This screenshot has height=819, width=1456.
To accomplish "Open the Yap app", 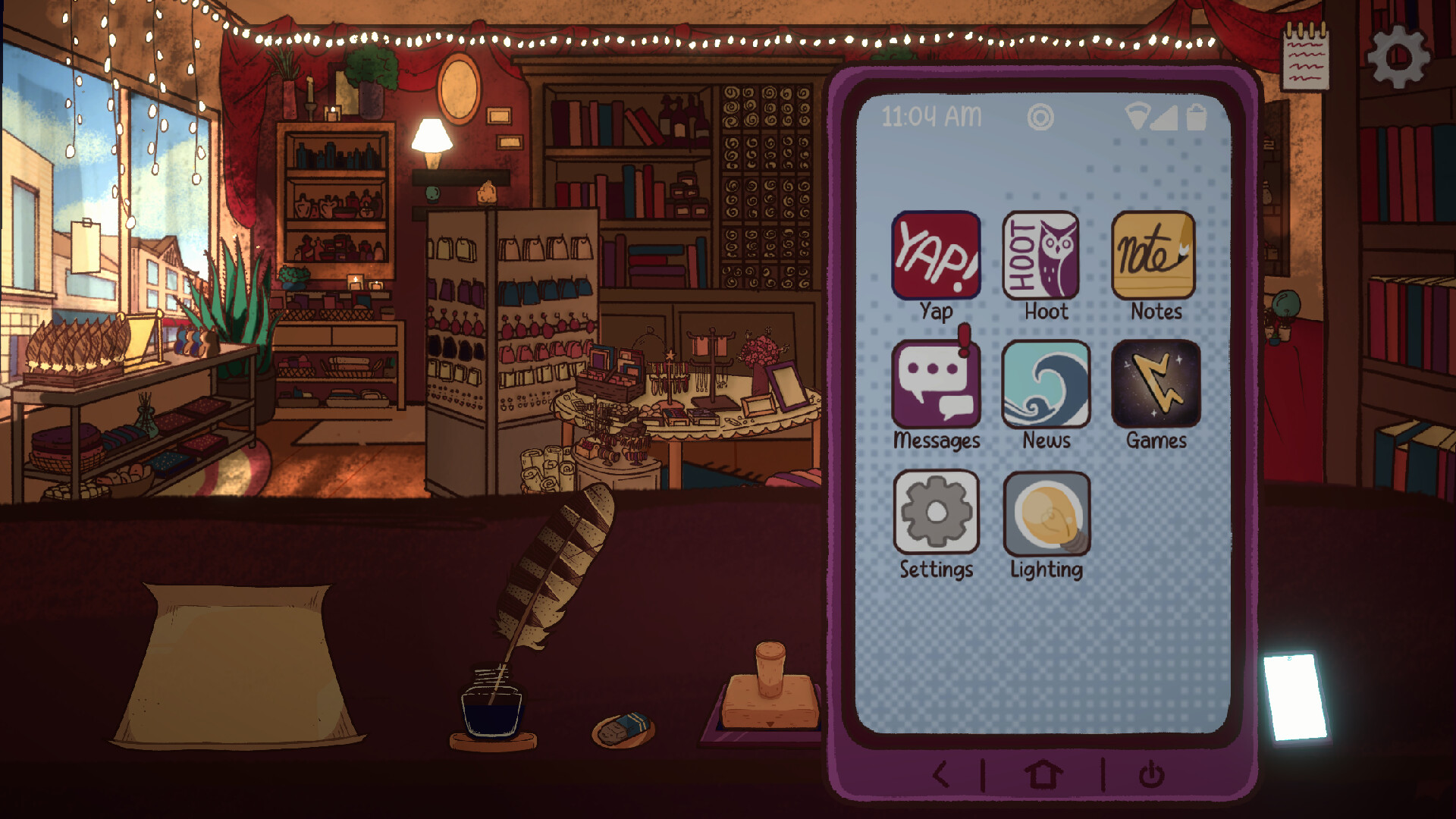I will pyautogui.click(x=936, y=258).
